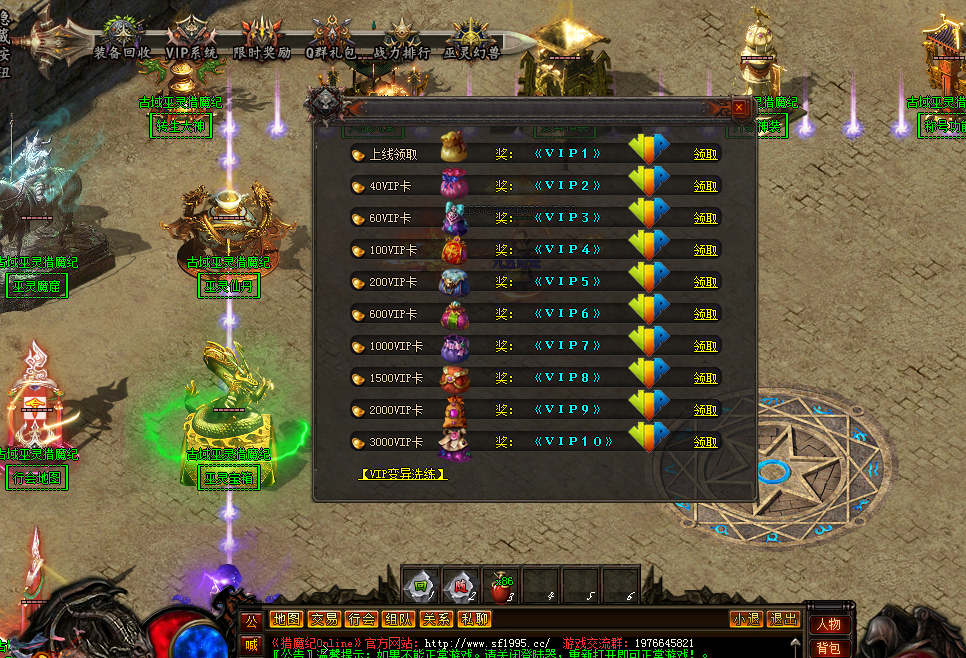Viewport: 966px width, 658px height.
Task: Close the VIP reward window
Action: 739,107
